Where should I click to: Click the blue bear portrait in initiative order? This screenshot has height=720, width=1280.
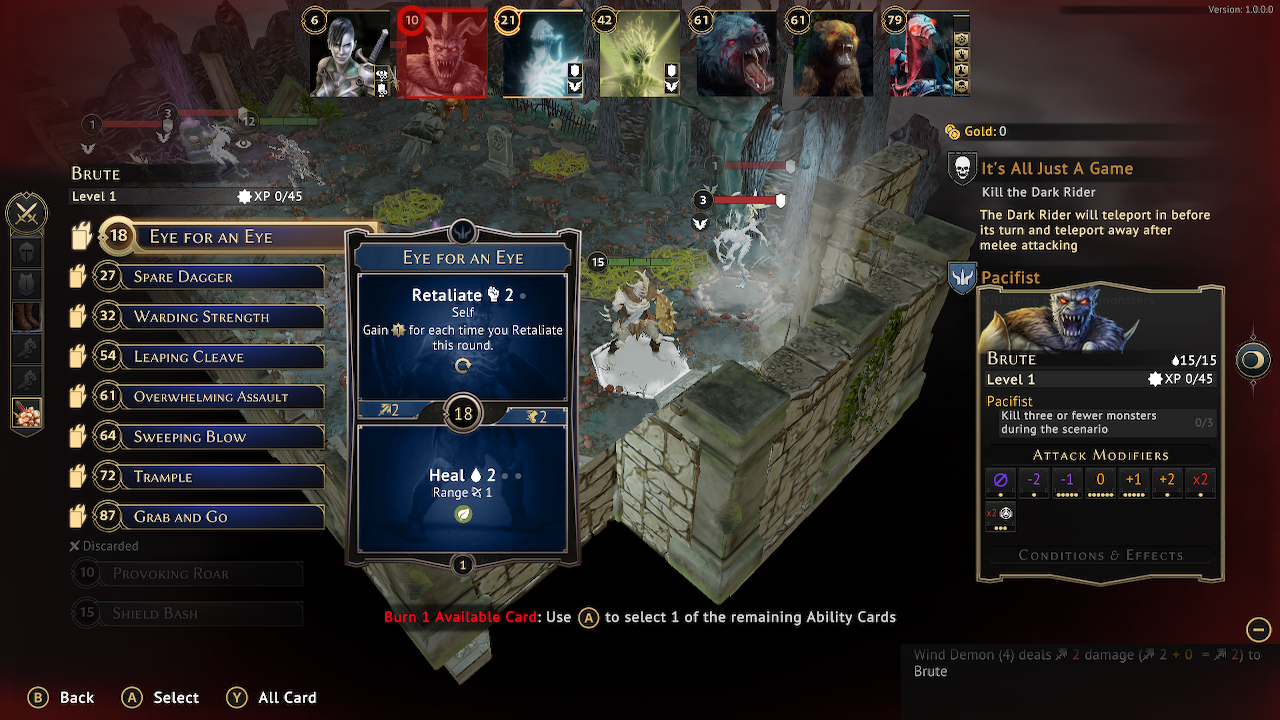pos(736,55)
